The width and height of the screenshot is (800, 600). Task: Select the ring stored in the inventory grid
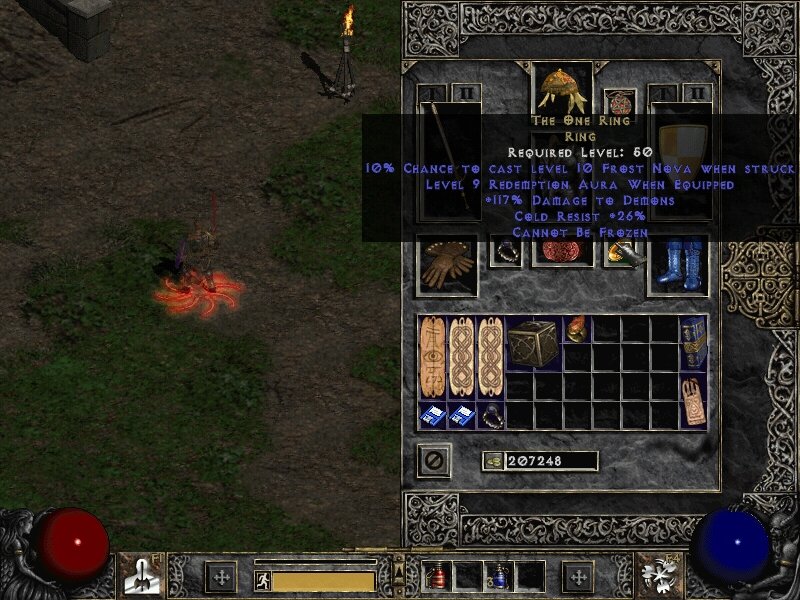click(490, 416)
